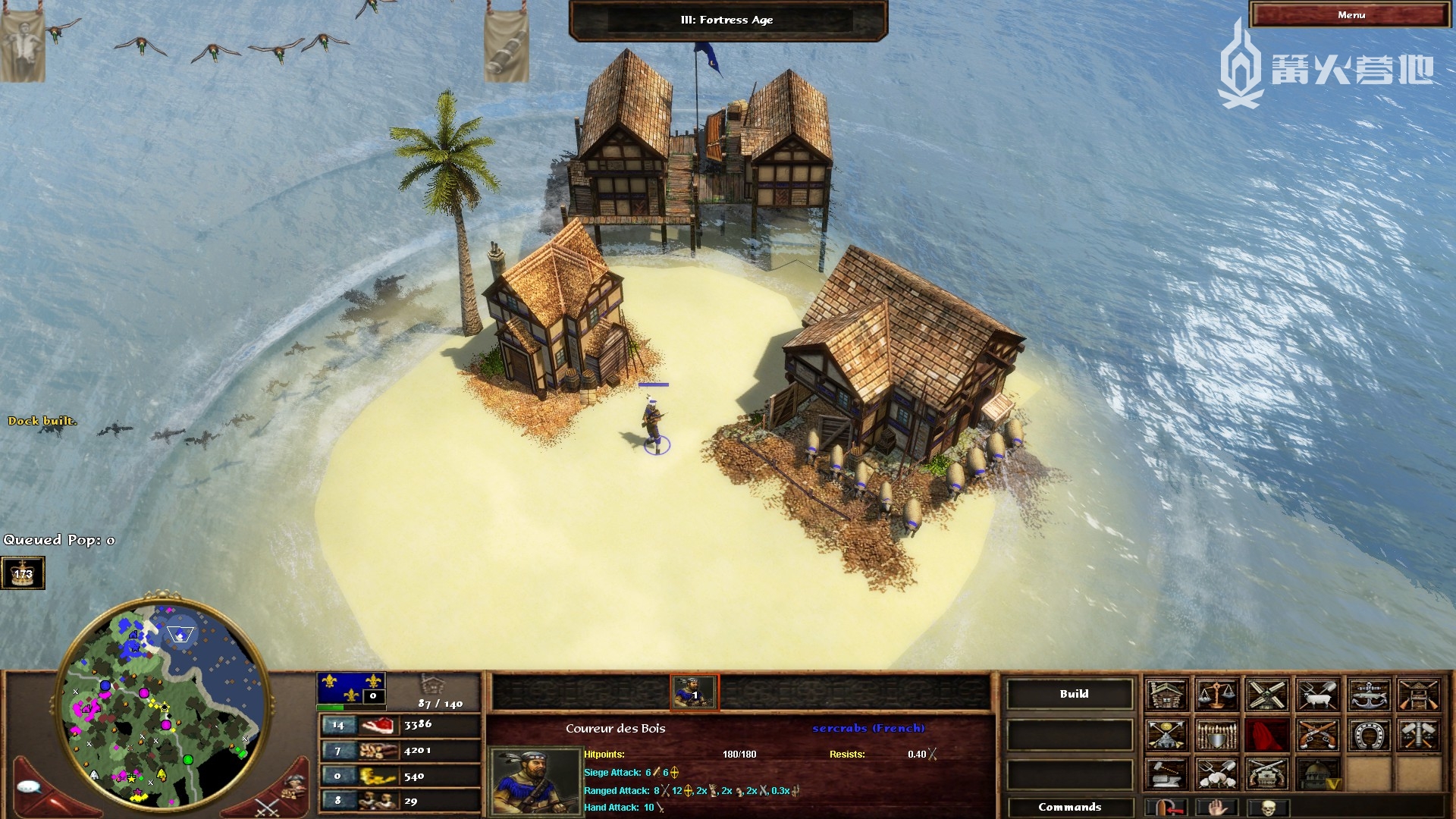Click the crossed swords military button
Image resolution: width=1456 pixels, height=819 pixels.
coord(267,807)
